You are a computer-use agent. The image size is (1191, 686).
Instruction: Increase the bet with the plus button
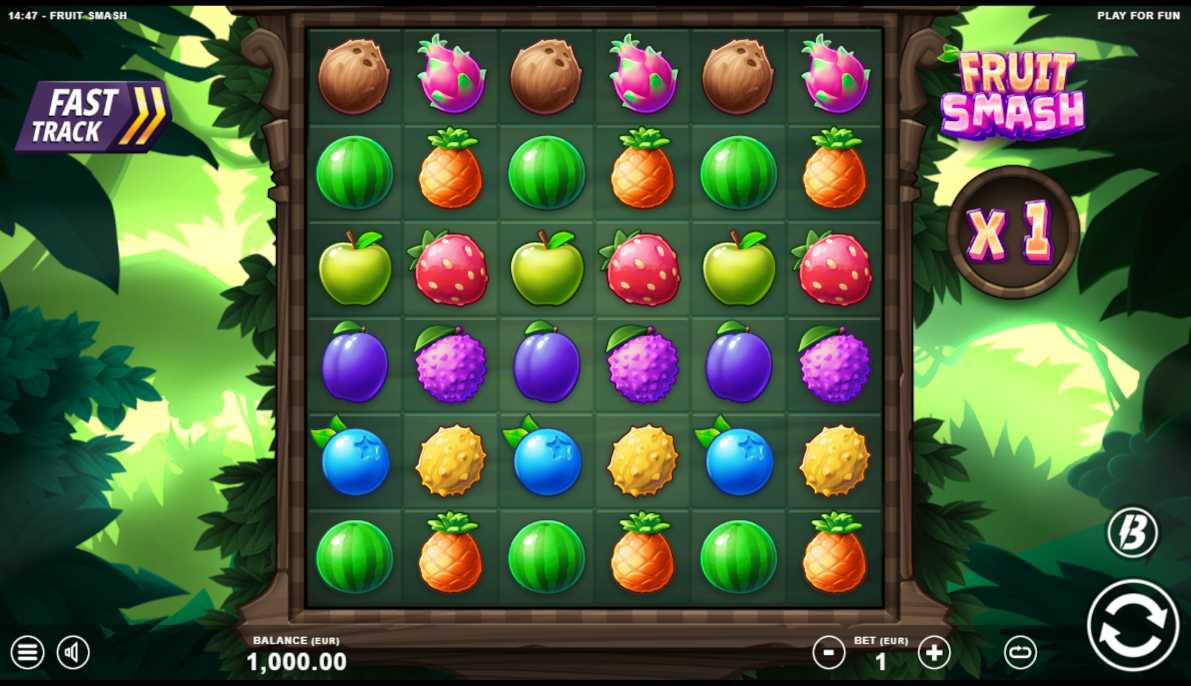(934, 653)
